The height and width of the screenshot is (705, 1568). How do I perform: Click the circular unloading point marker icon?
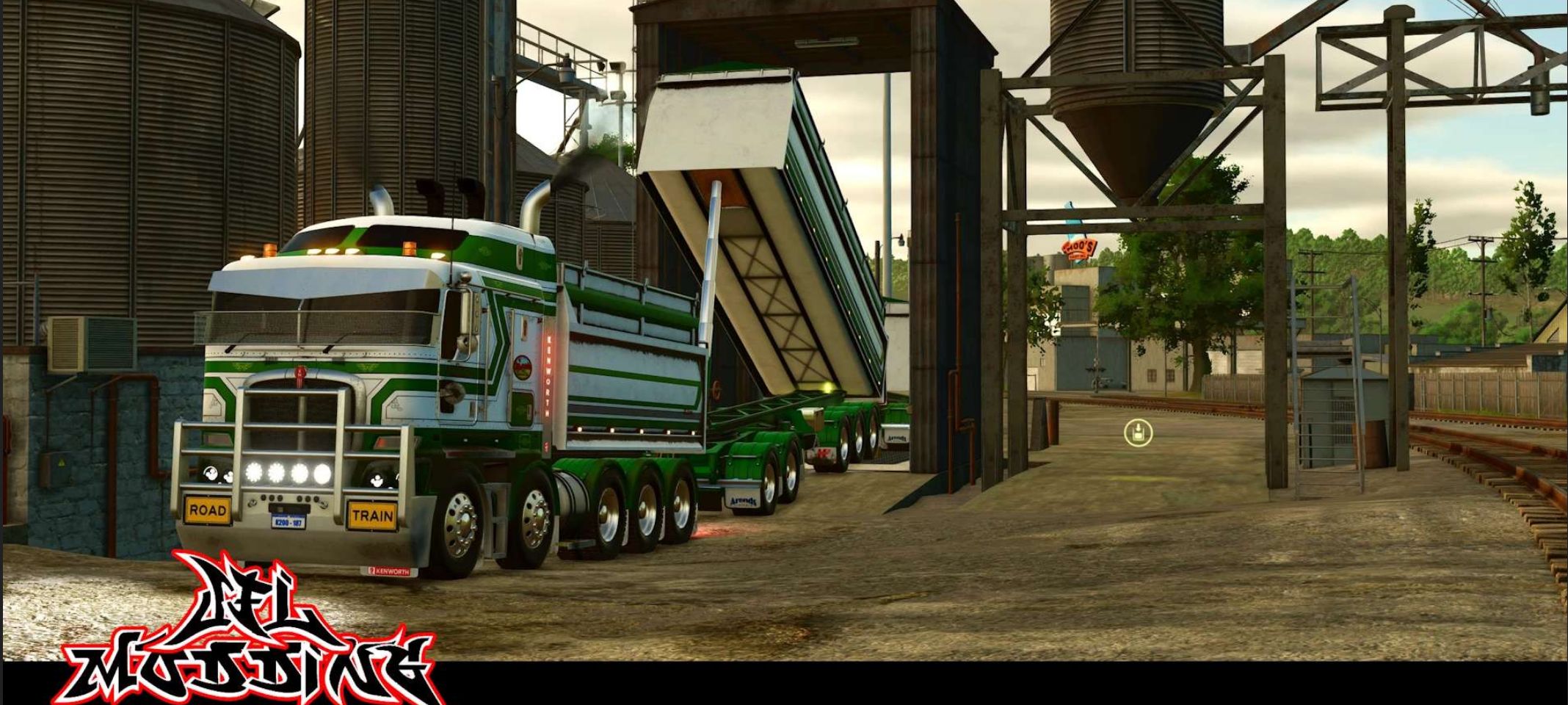(1138, 433)
